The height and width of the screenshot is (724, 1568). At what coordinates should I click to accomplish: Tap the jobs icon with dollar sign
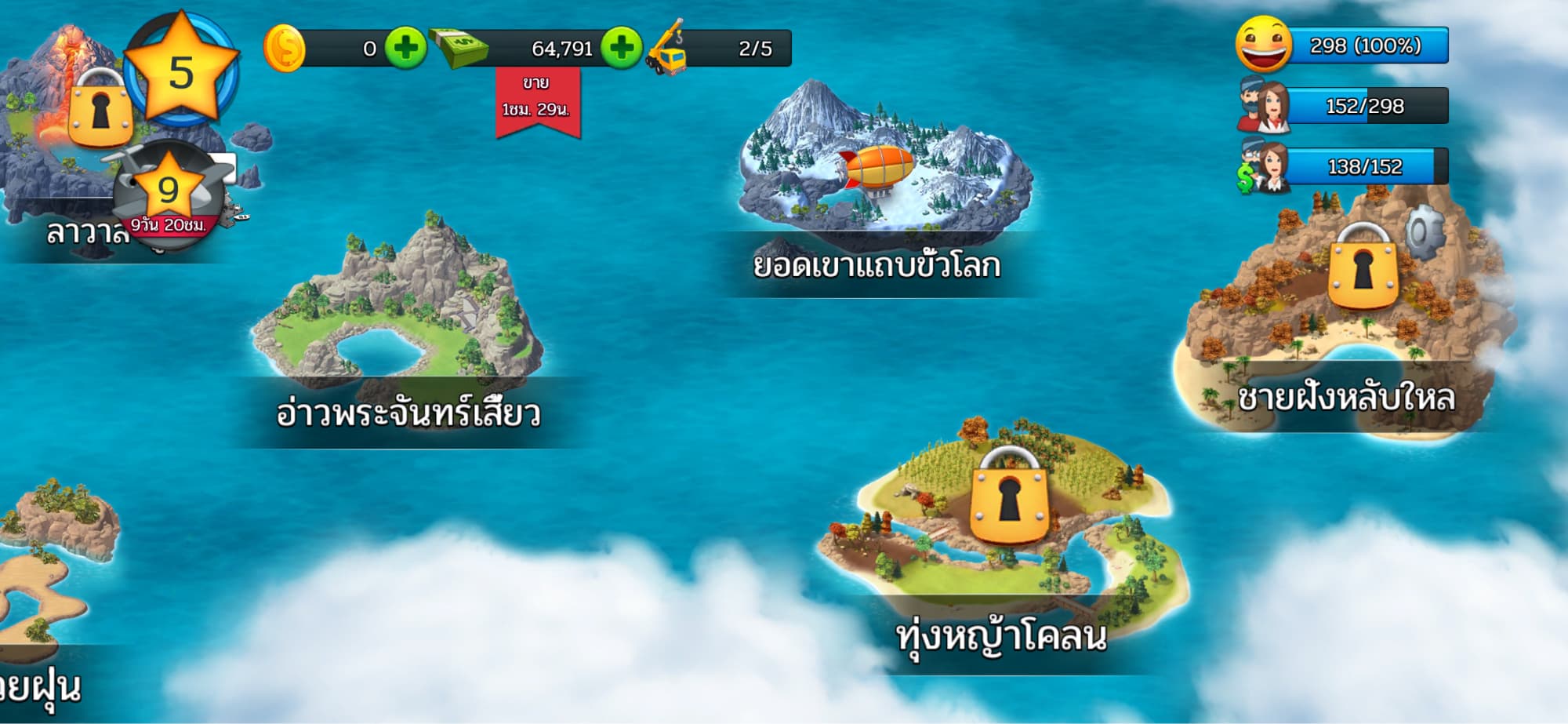(1263, 167)
